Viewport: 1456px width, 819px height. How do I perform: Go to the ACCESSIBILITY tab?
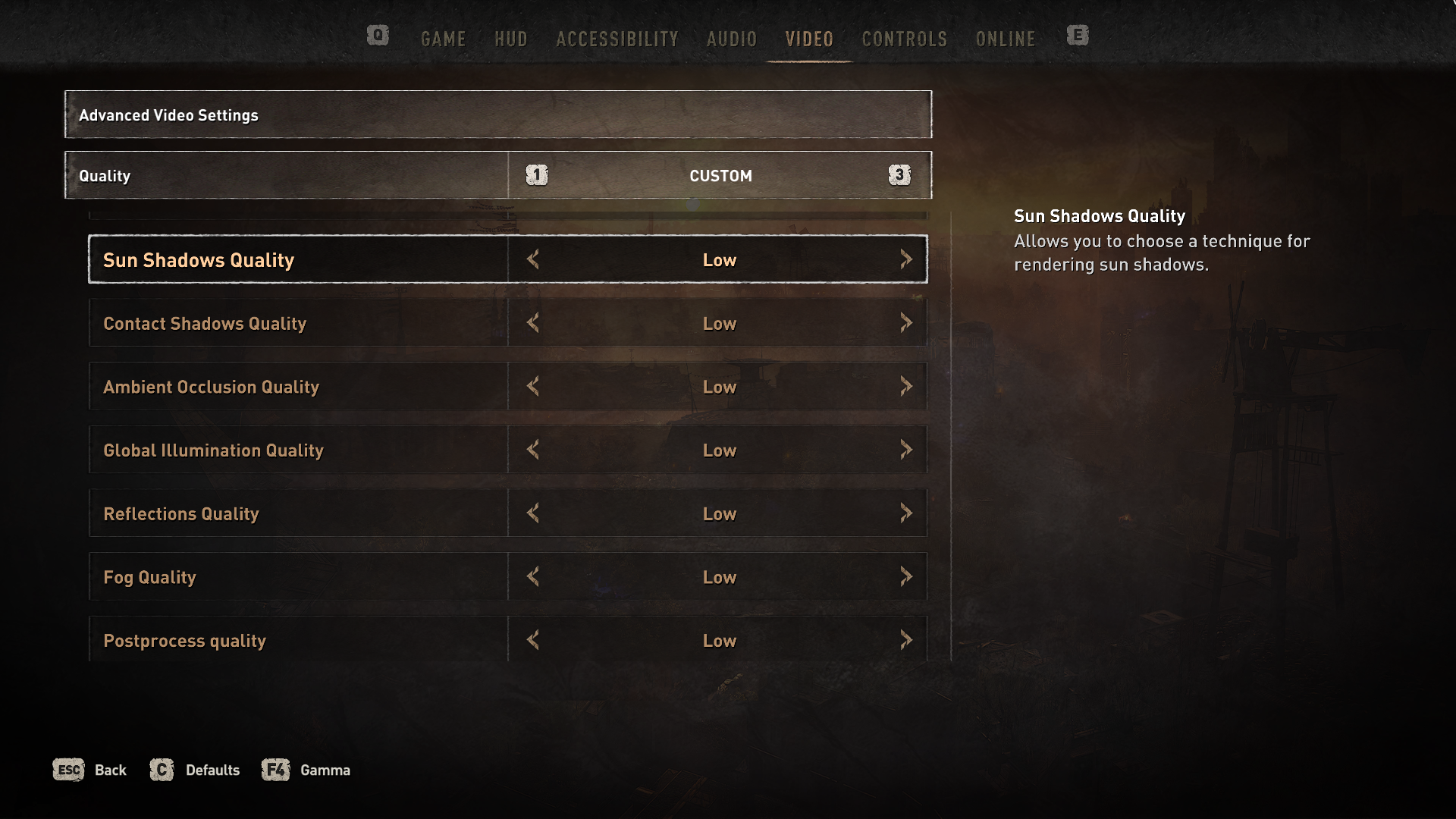pyautogui.click(x=617, y=39)
